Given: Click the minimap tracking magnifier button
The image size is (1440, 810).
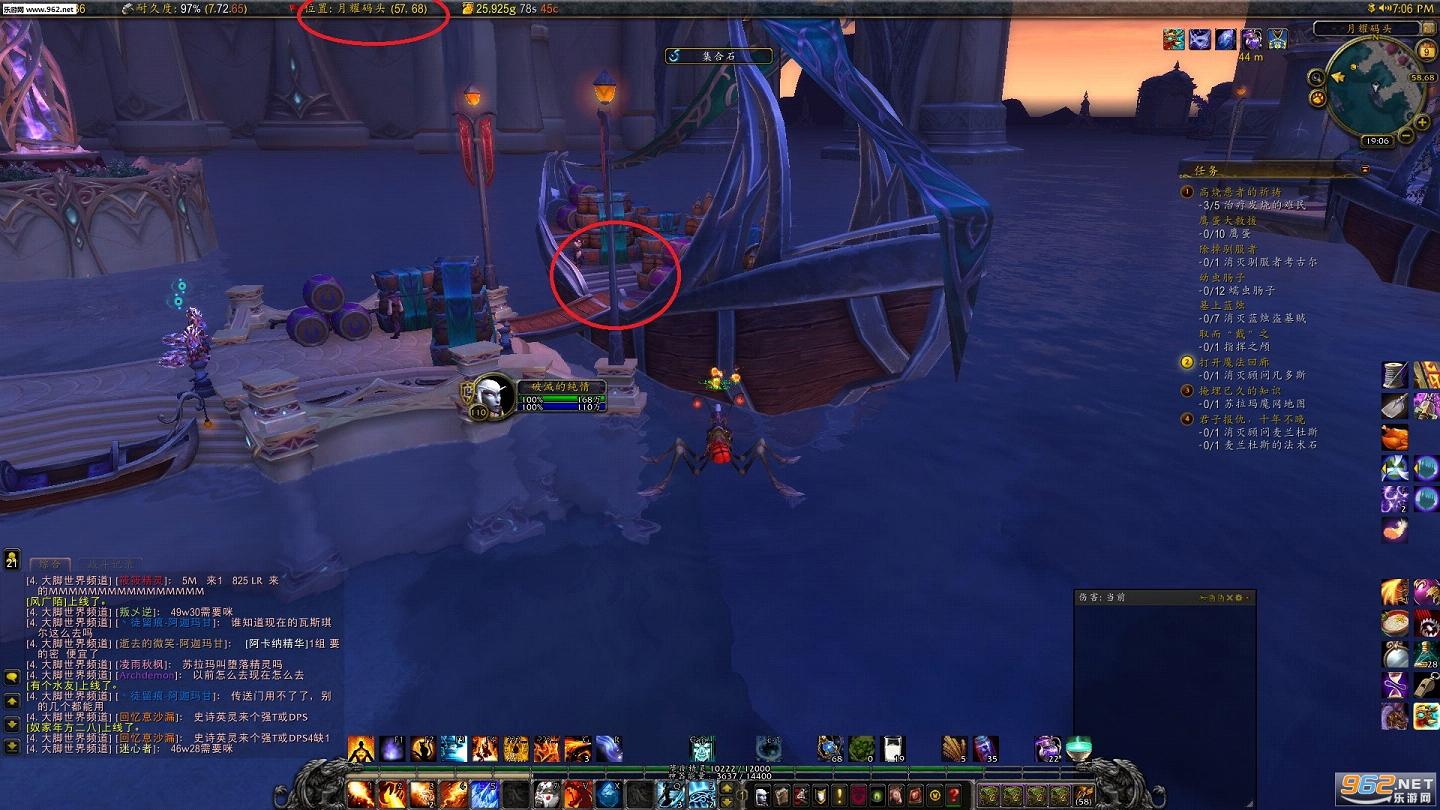Looking at the screenshot, I should pyautogui.click(x=1318, y=76).
